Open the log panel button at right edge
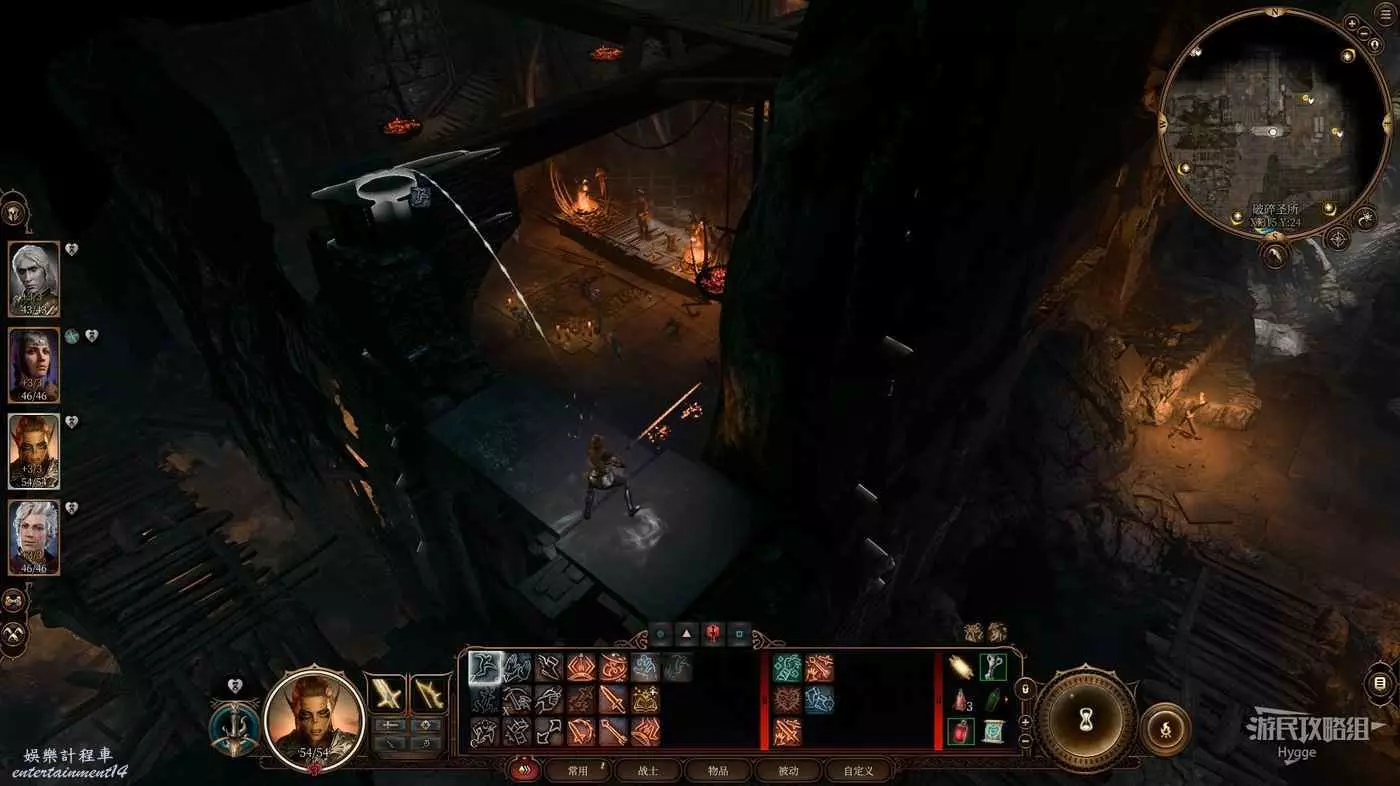1400x786 pixels. [1380, 685]
